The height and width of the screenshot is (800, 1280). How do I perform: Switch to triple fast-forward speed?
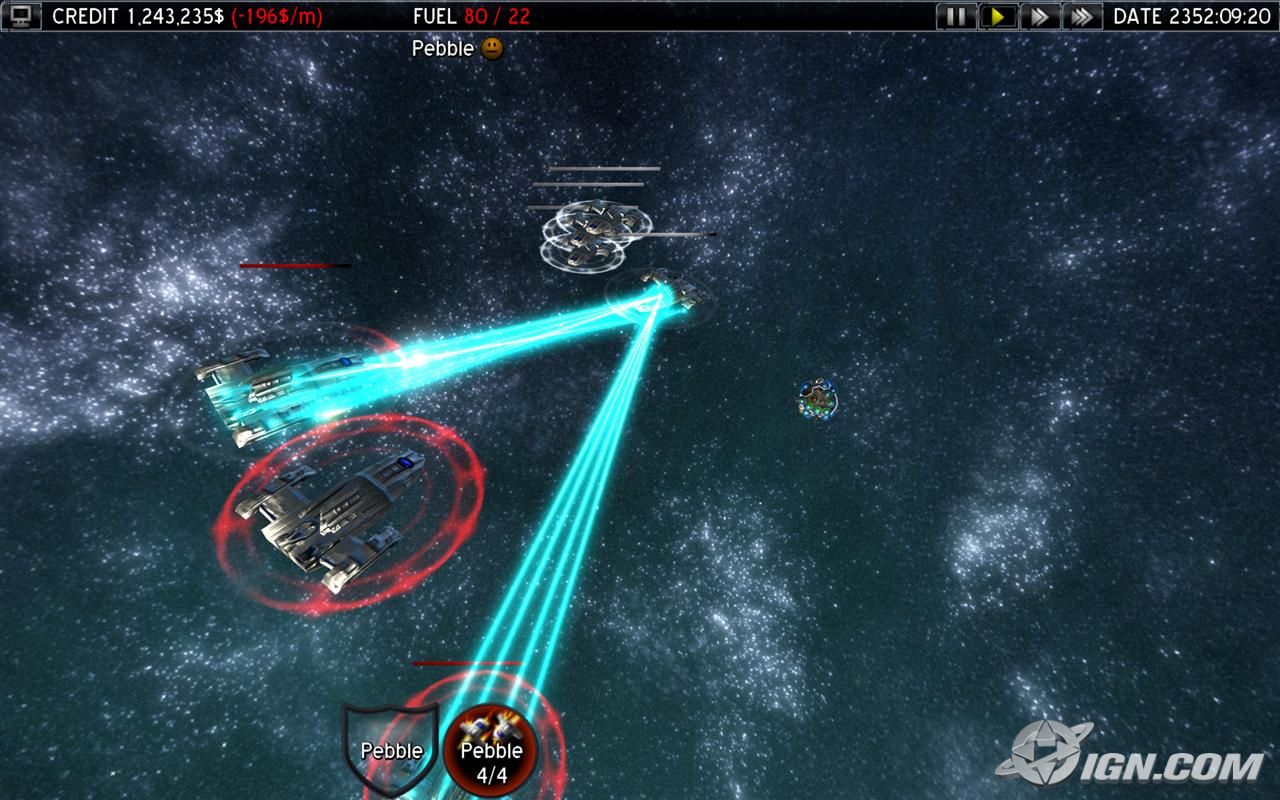coord(1081,16)
